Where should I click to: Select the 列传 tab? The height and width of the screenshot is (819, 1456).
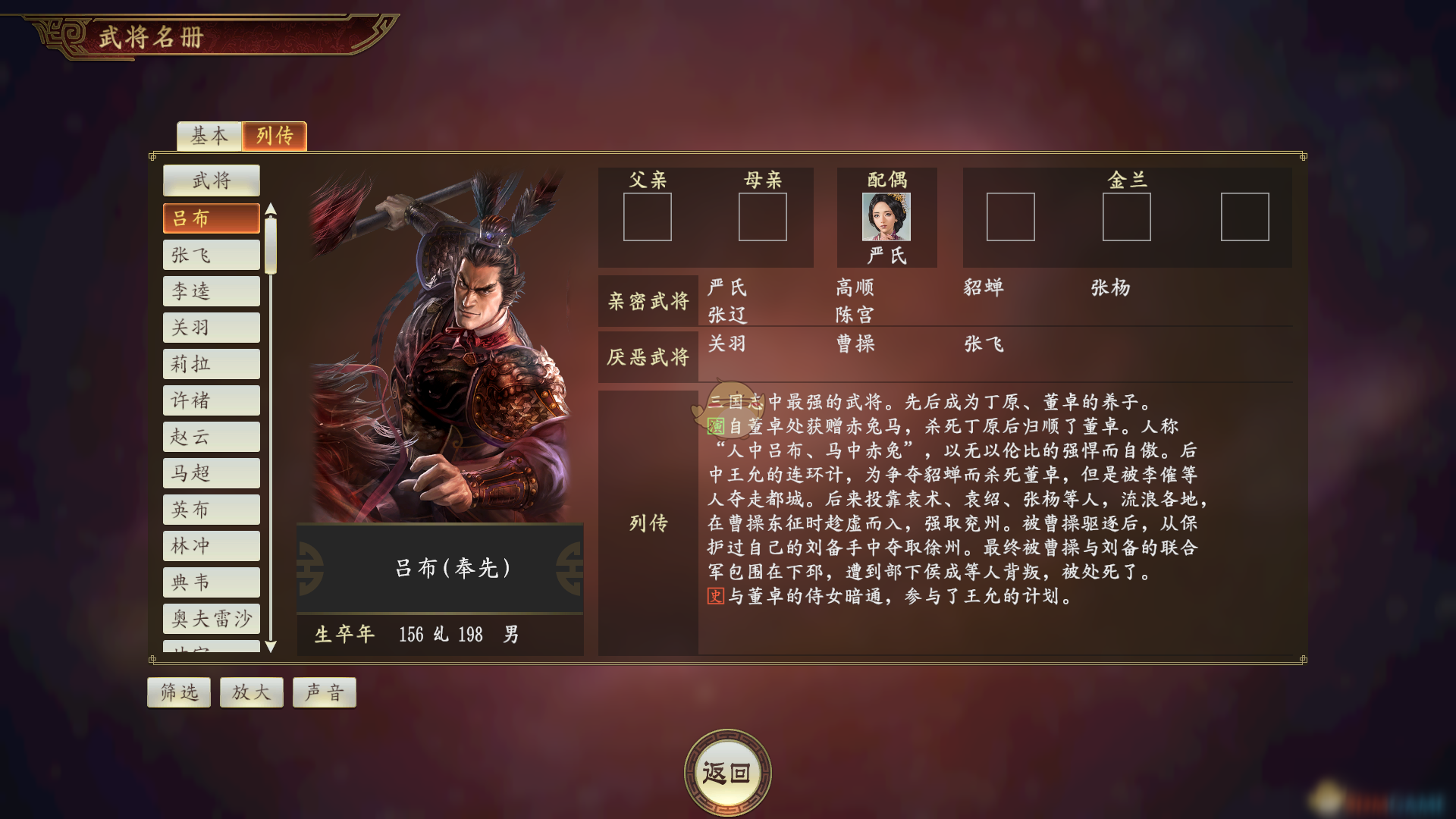click(275, 136)
